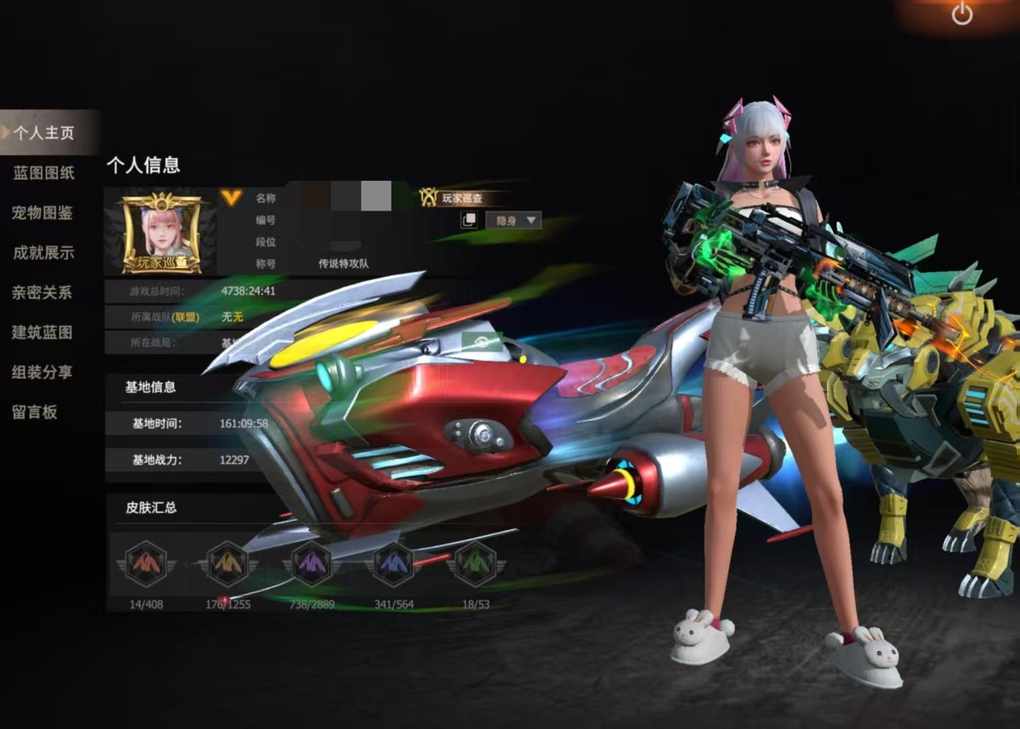The height and width of the screenshot is (729, 1020).
Task: Choose the purple skin tier icon
Action: tap(311, 565)
